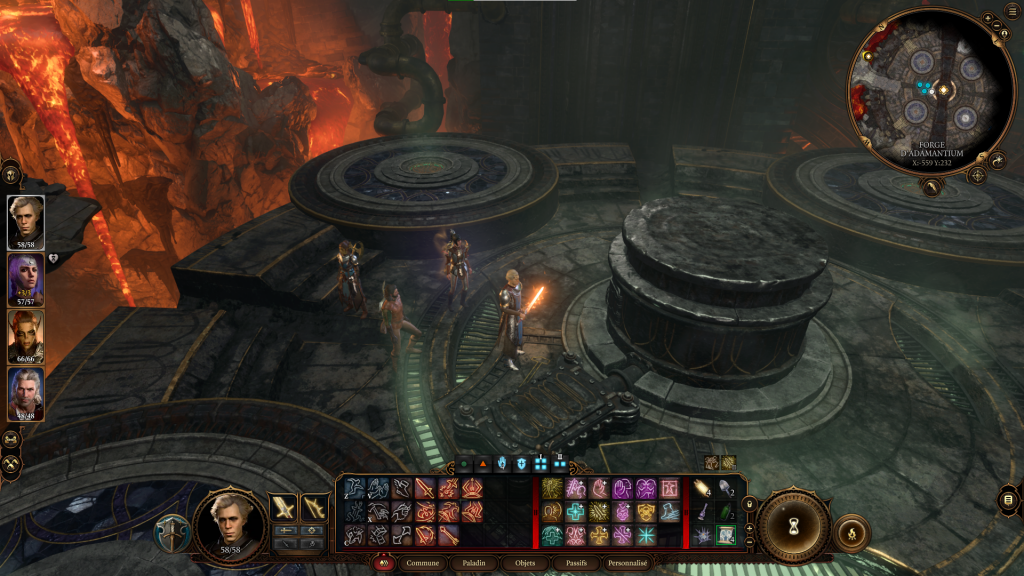Choose the white-haired companion portrait in party list
Image resolution: width=1024 pixels, height=576 pixels.
click(x=26, y=394)
